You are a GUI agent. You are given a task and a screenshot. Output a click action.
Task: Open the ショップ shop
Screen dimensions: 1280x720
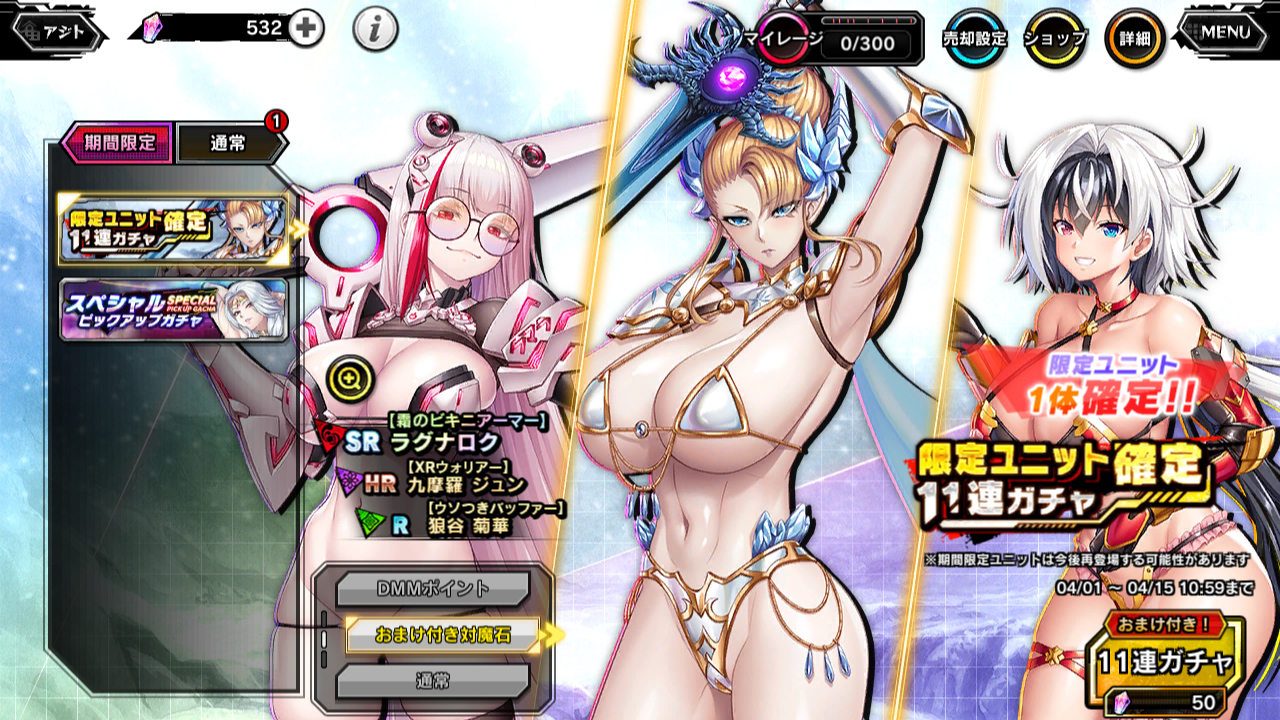coord(1055,38)
